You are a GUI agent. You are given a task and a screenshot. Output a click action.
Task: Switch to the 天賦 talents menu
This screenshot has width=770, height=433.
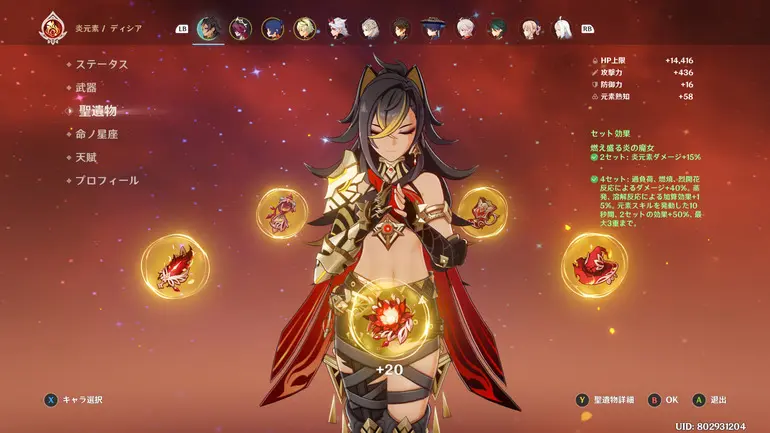[x=87, y=157]
